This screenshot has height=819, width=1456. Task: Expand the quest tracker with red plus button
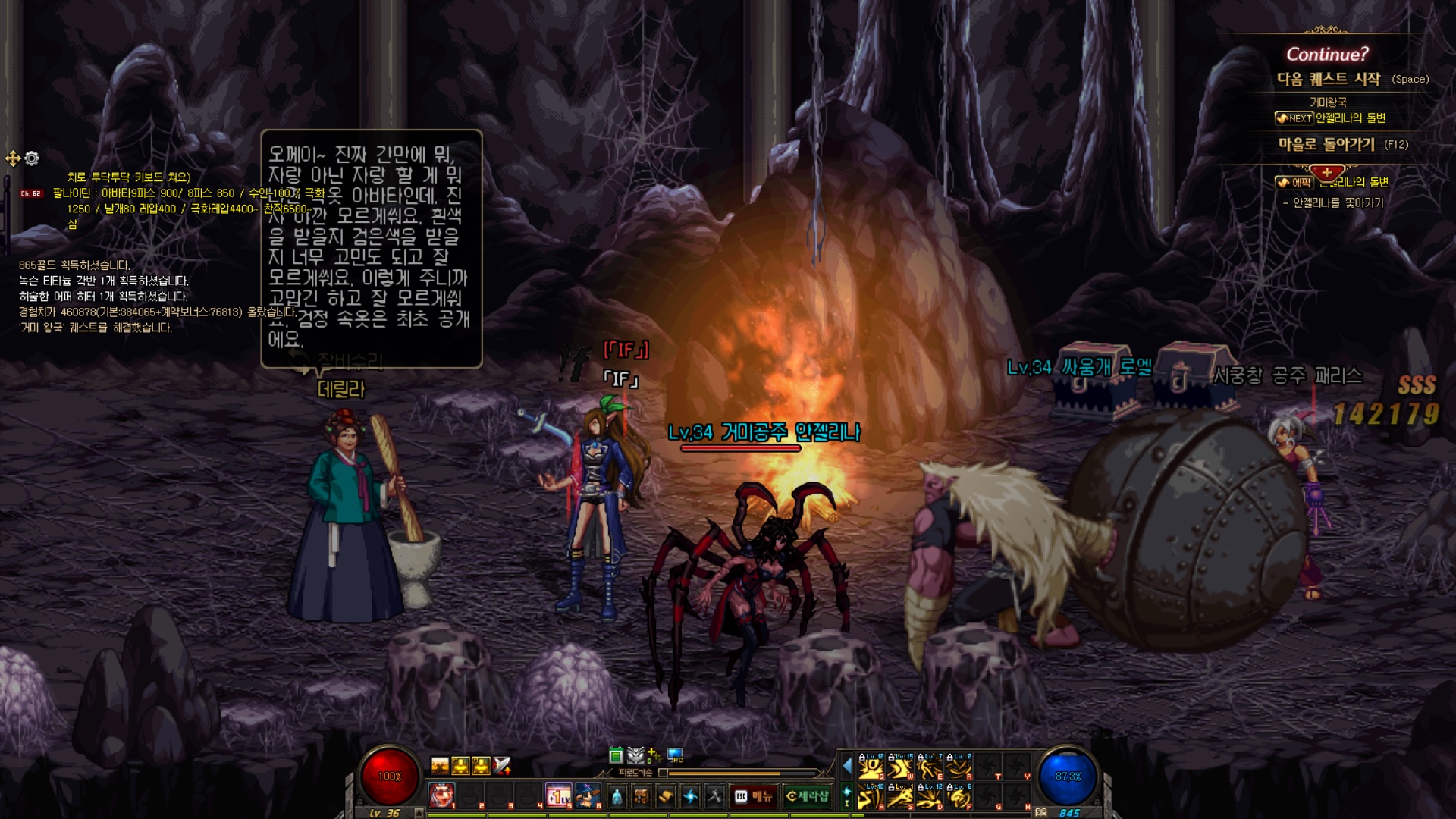(1326, 173)
